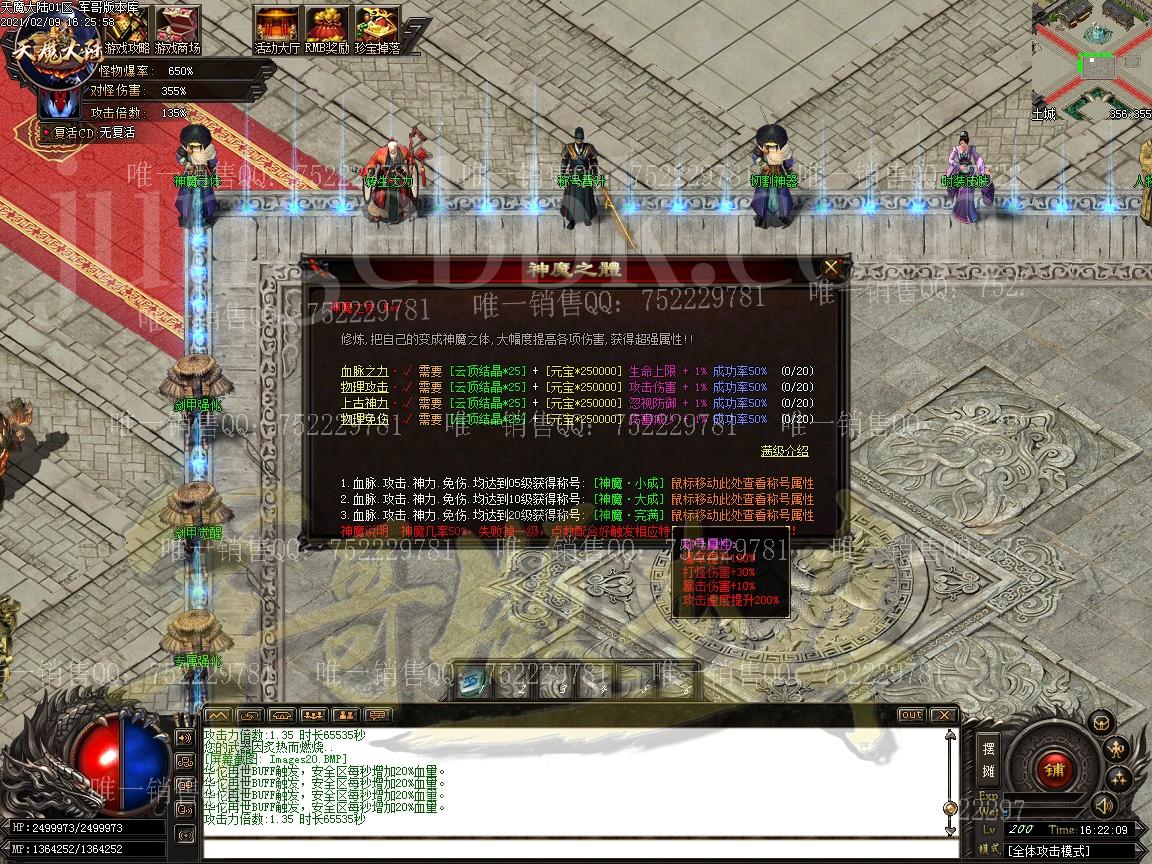
Task: Click the red 铺 shop orb
Action: 1052,768
